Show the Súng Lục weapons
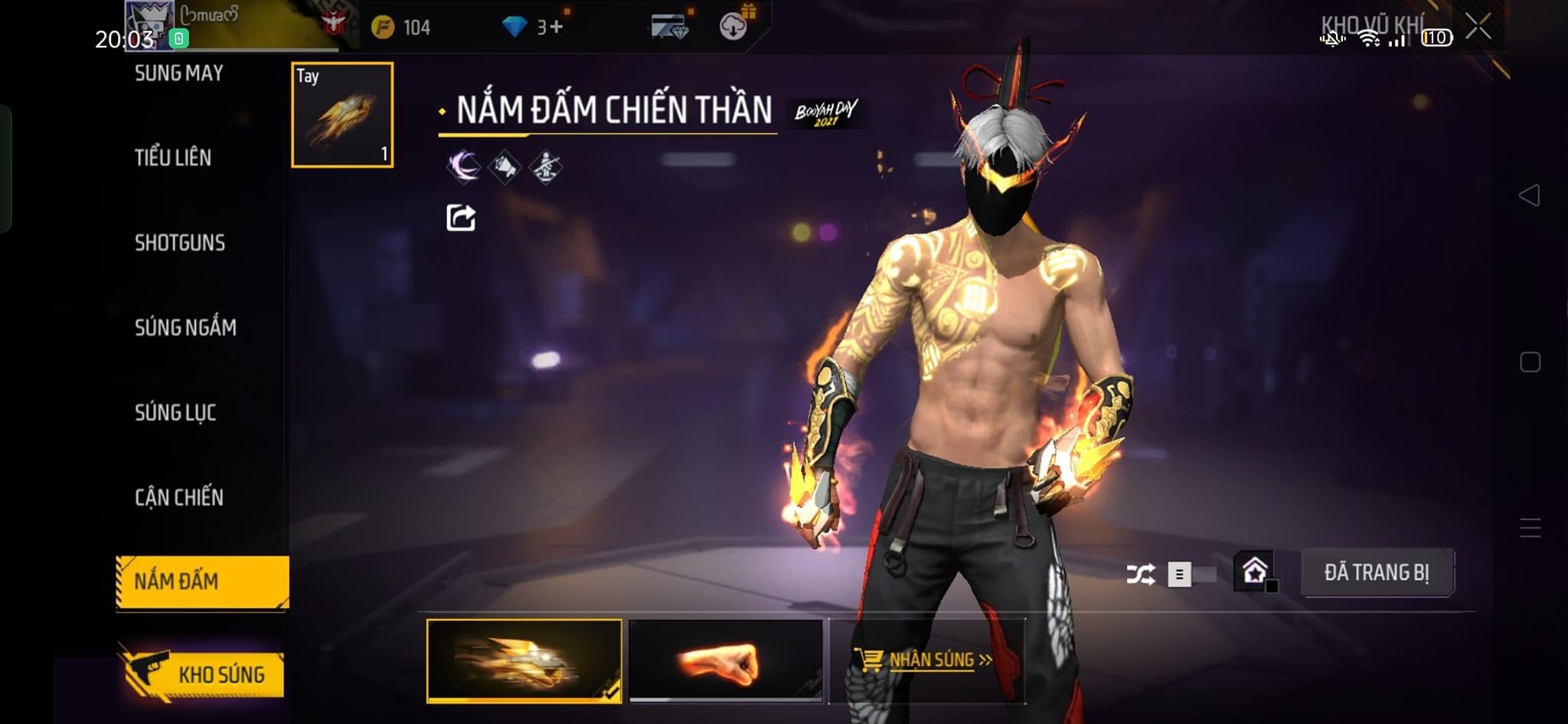 pos(175,413)
